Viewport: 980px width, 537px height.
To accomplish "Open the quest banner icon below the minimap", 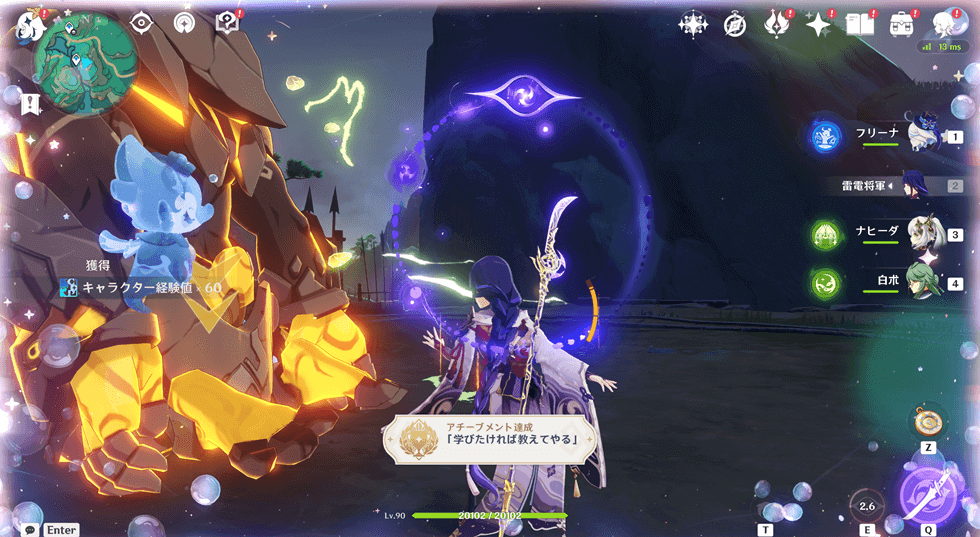I will click(x=29, y=102).
